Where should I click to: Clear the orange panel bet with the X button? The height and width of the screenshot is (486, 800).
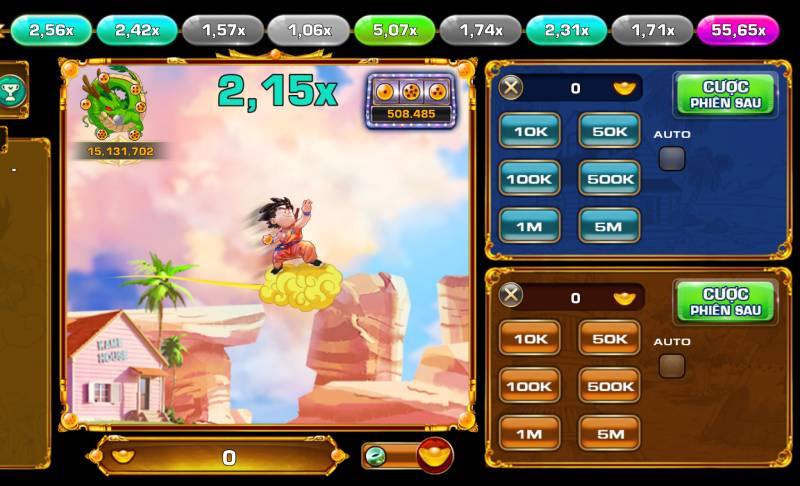point(511,296)
